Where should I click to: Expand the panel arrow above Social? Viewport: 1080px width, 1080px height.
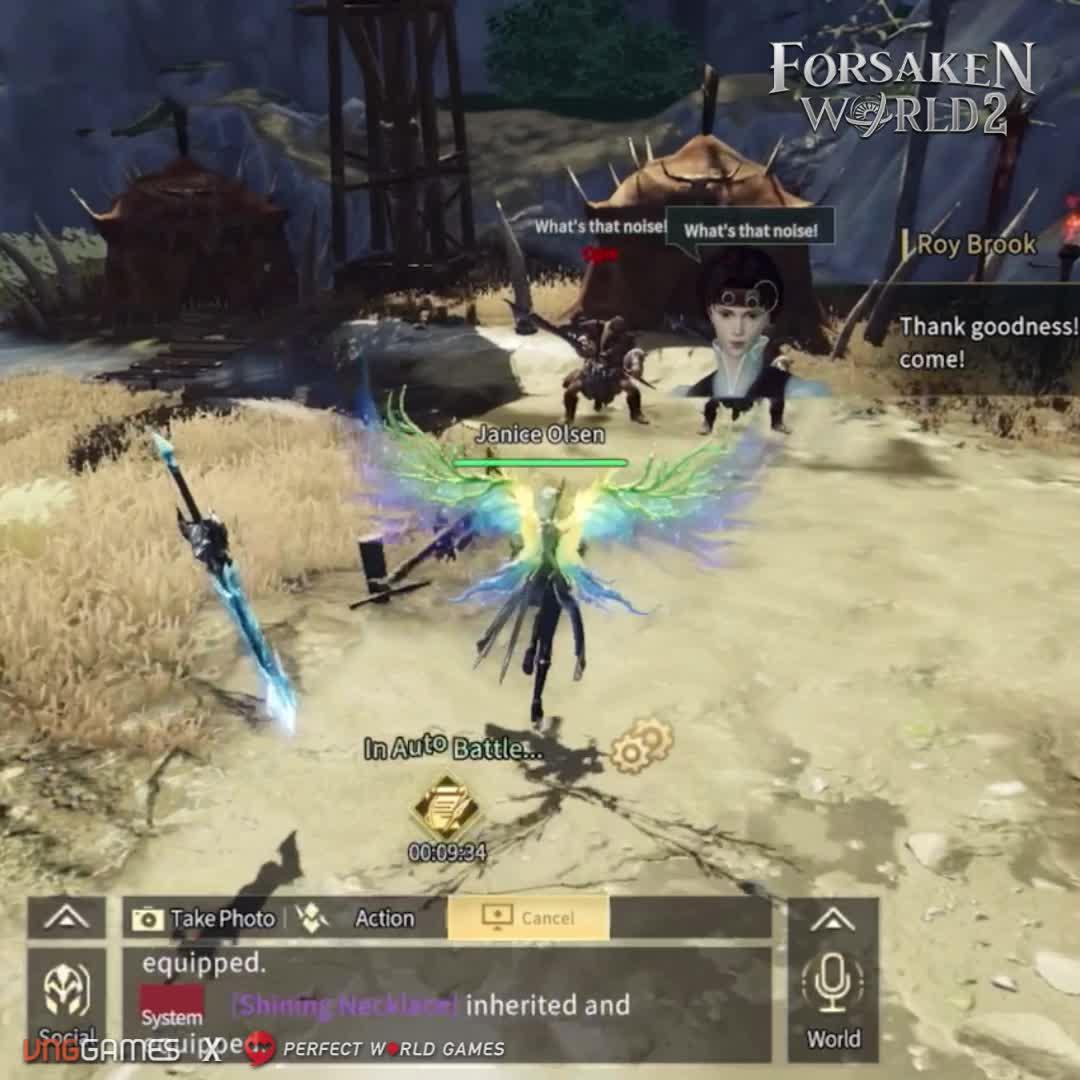(x=67, y=918)
